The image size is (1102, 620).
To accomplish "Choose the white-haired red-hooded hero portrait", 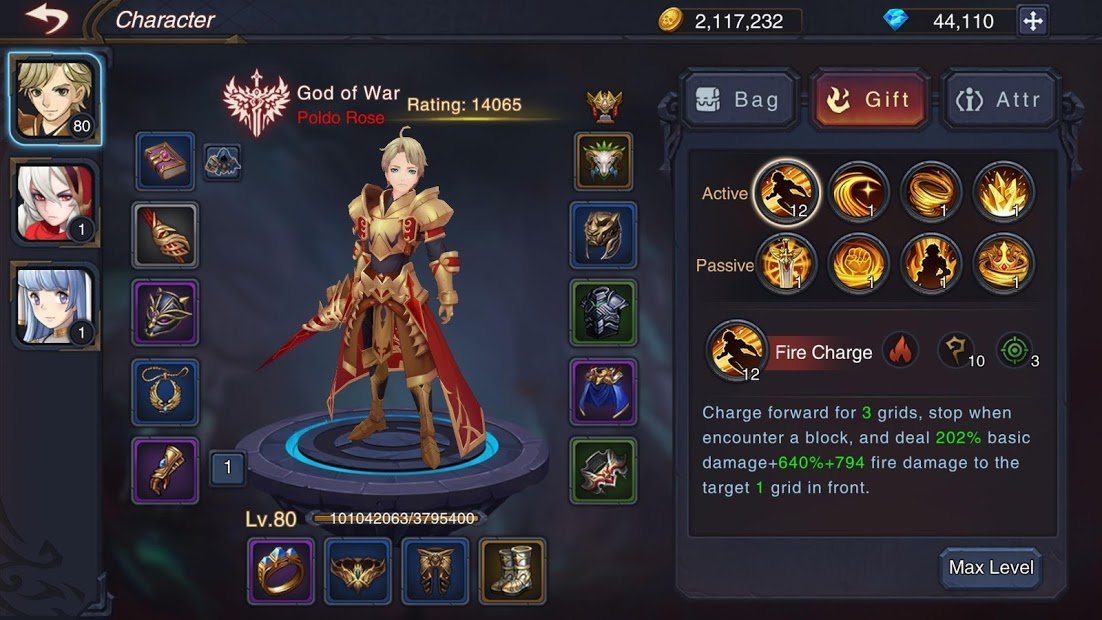I will 55,204.
